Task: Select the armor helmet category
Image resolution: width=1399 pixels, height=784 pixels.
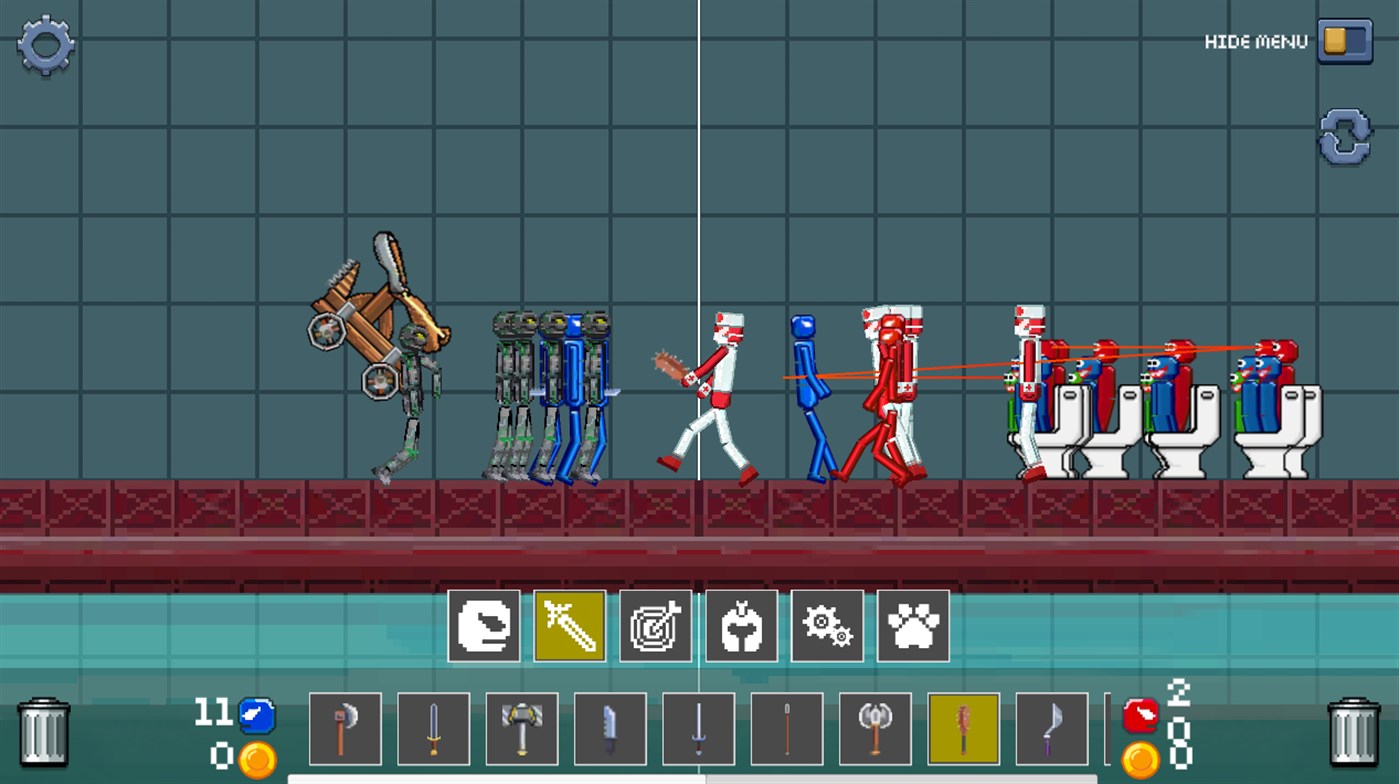Action: (x=741, y=628)
